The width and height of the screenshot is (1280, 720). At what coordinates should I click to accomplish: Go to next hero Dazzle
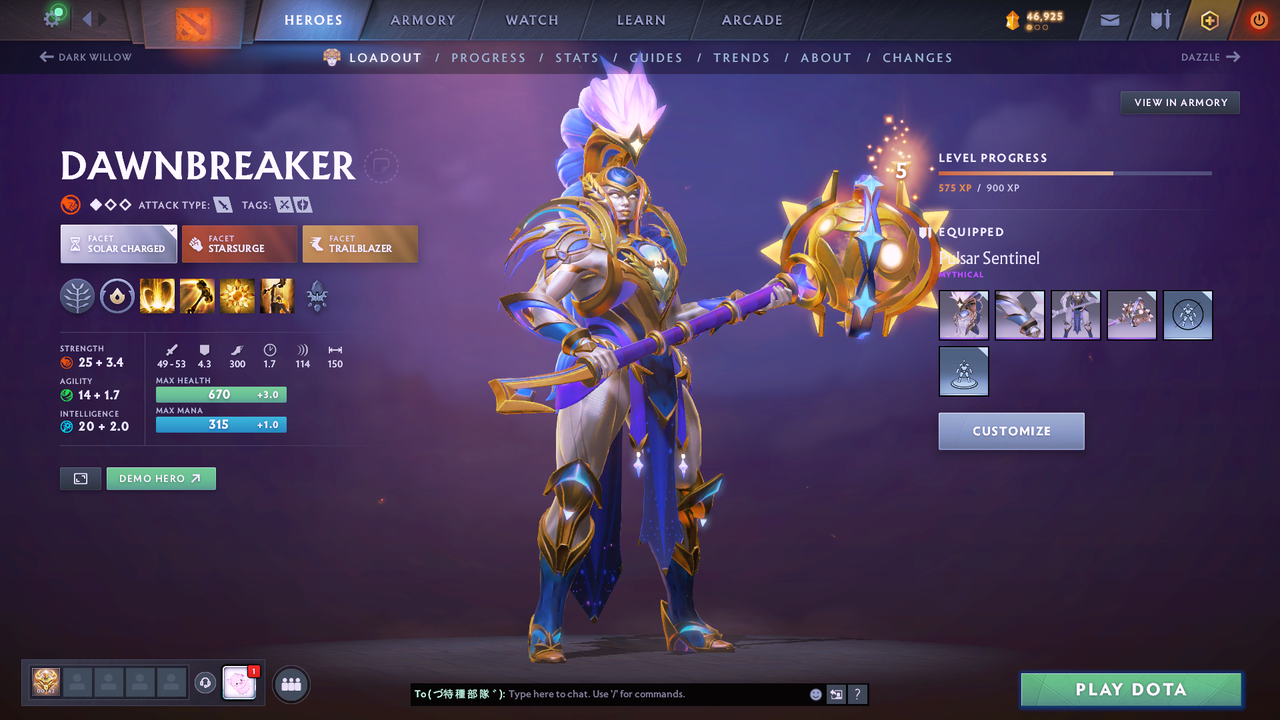point(1210,58)
